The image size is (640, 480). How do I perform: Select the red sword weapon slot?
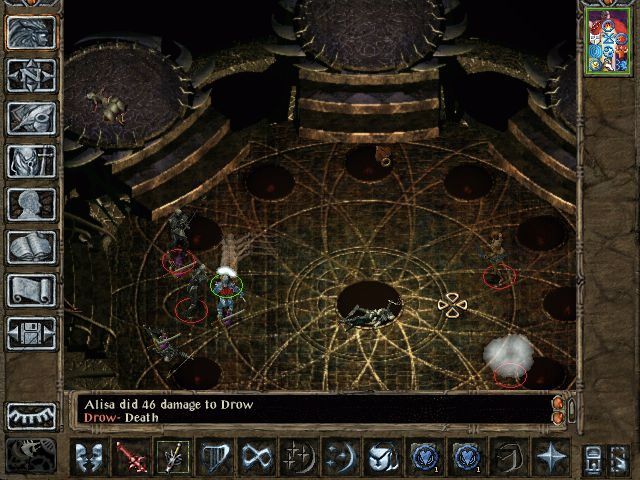pos(130,457)
